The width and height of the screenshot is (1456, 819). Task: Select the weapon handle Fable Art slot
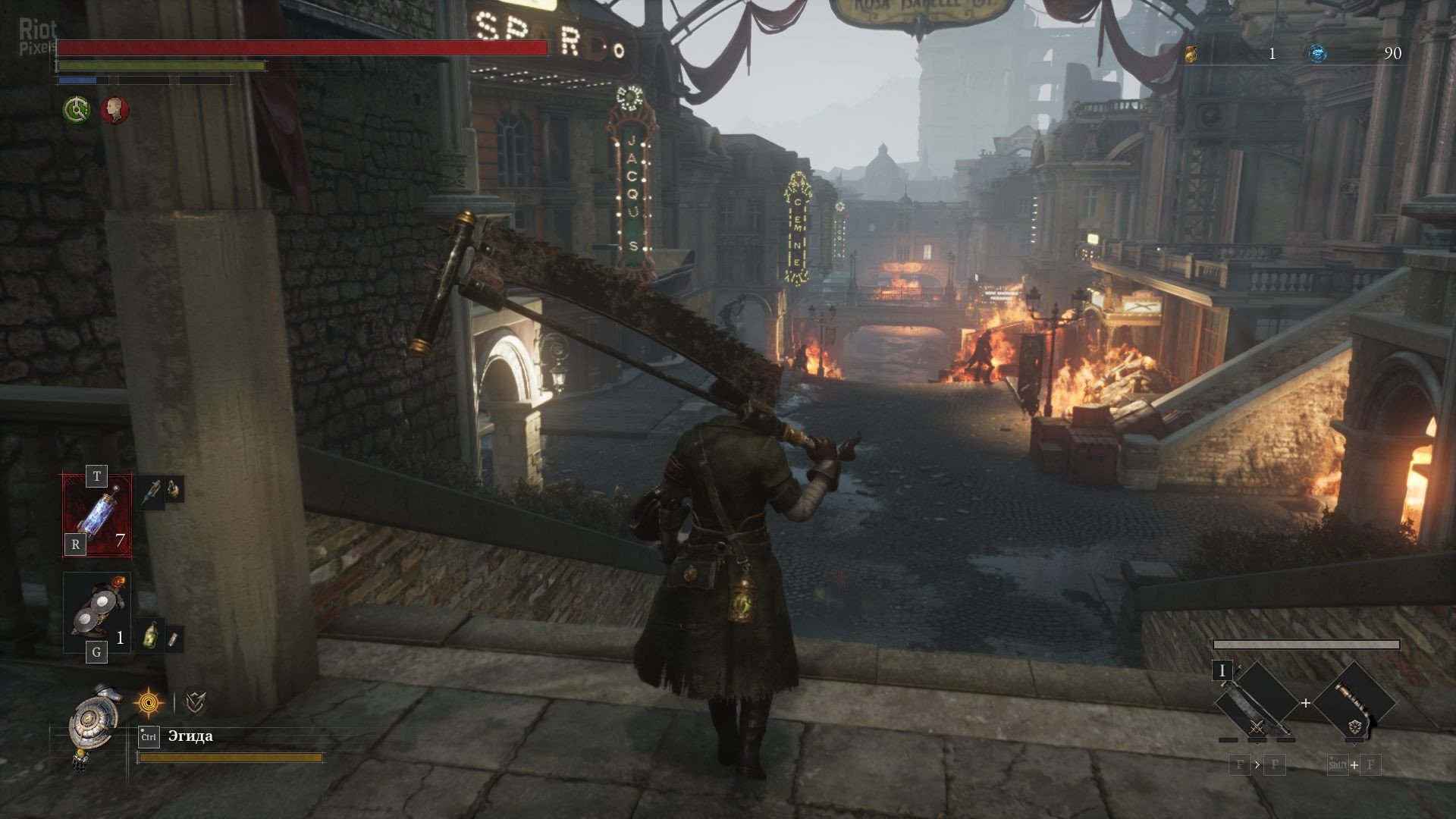tap(1354, 703)
